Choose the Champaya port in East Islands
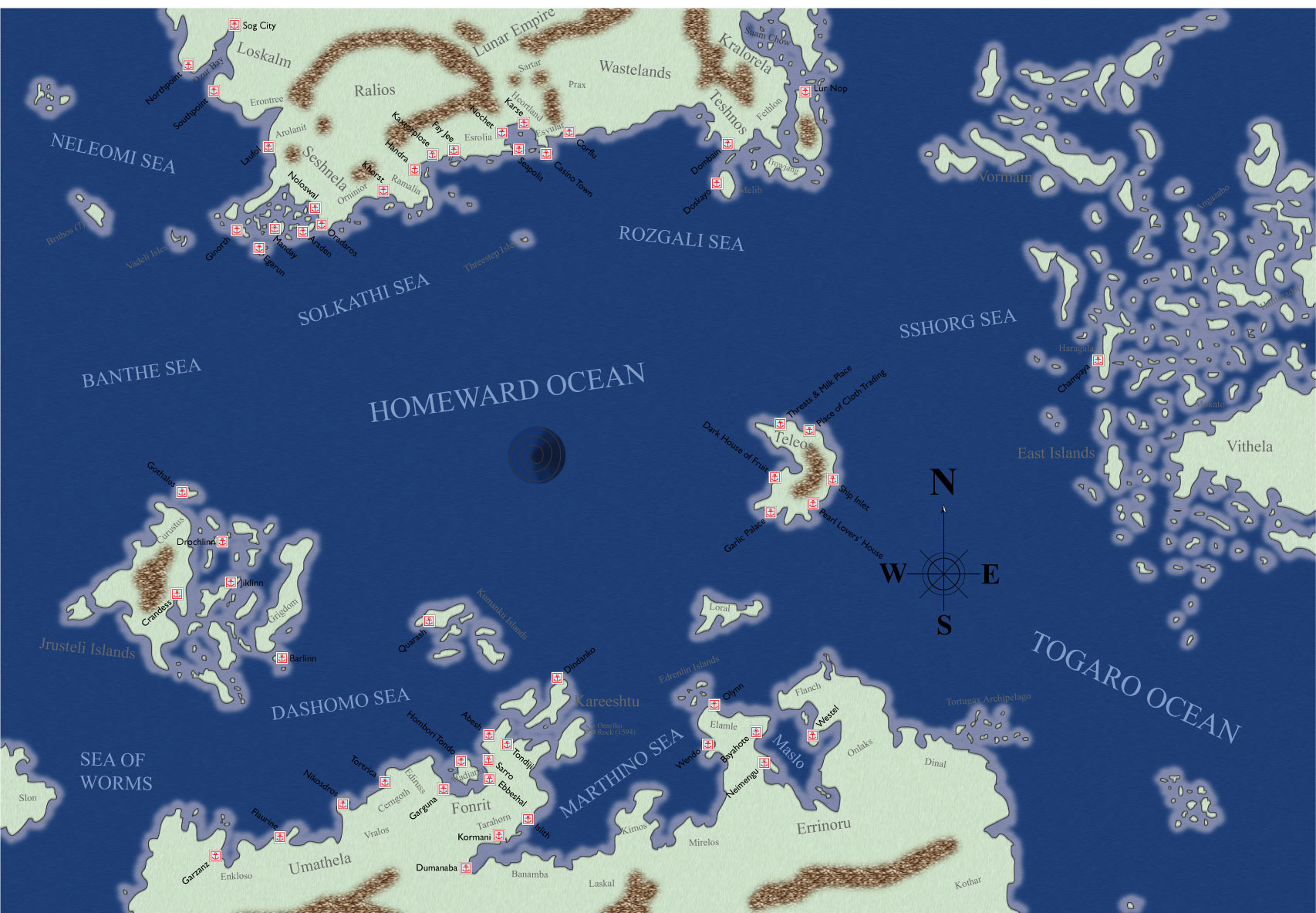The width and height of the screenshot is (1316, 913). tap(1098, 360)
